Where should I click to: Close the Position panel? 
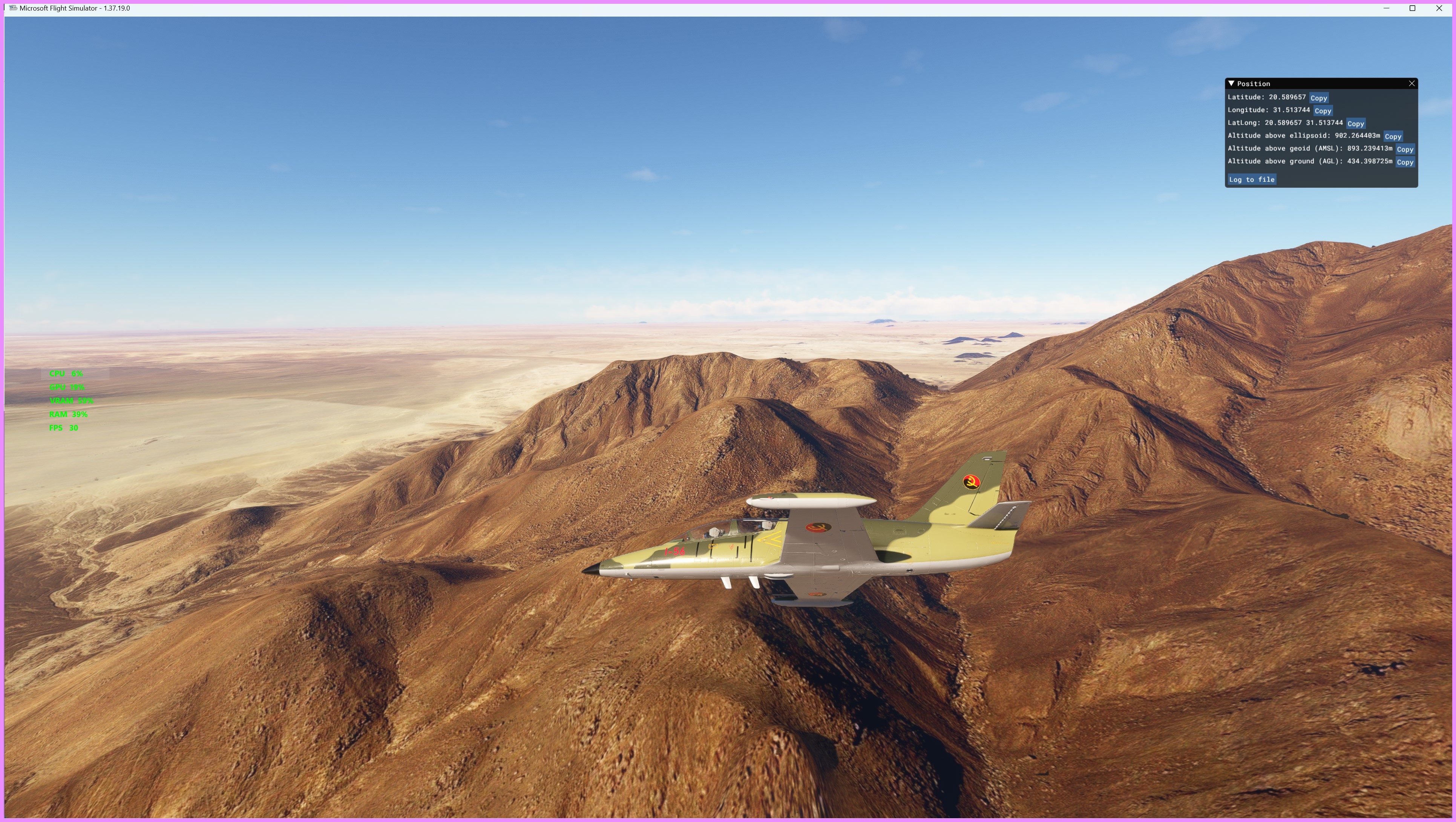pyautogui.click(x=1412, y=84)
